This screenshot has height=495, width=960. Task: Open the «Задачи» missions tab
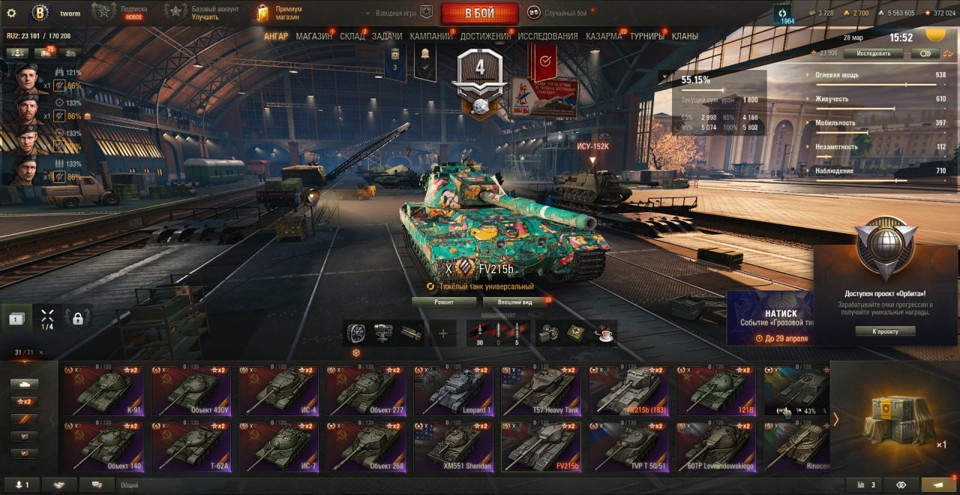pyautogui.click(x=387, y=36)
